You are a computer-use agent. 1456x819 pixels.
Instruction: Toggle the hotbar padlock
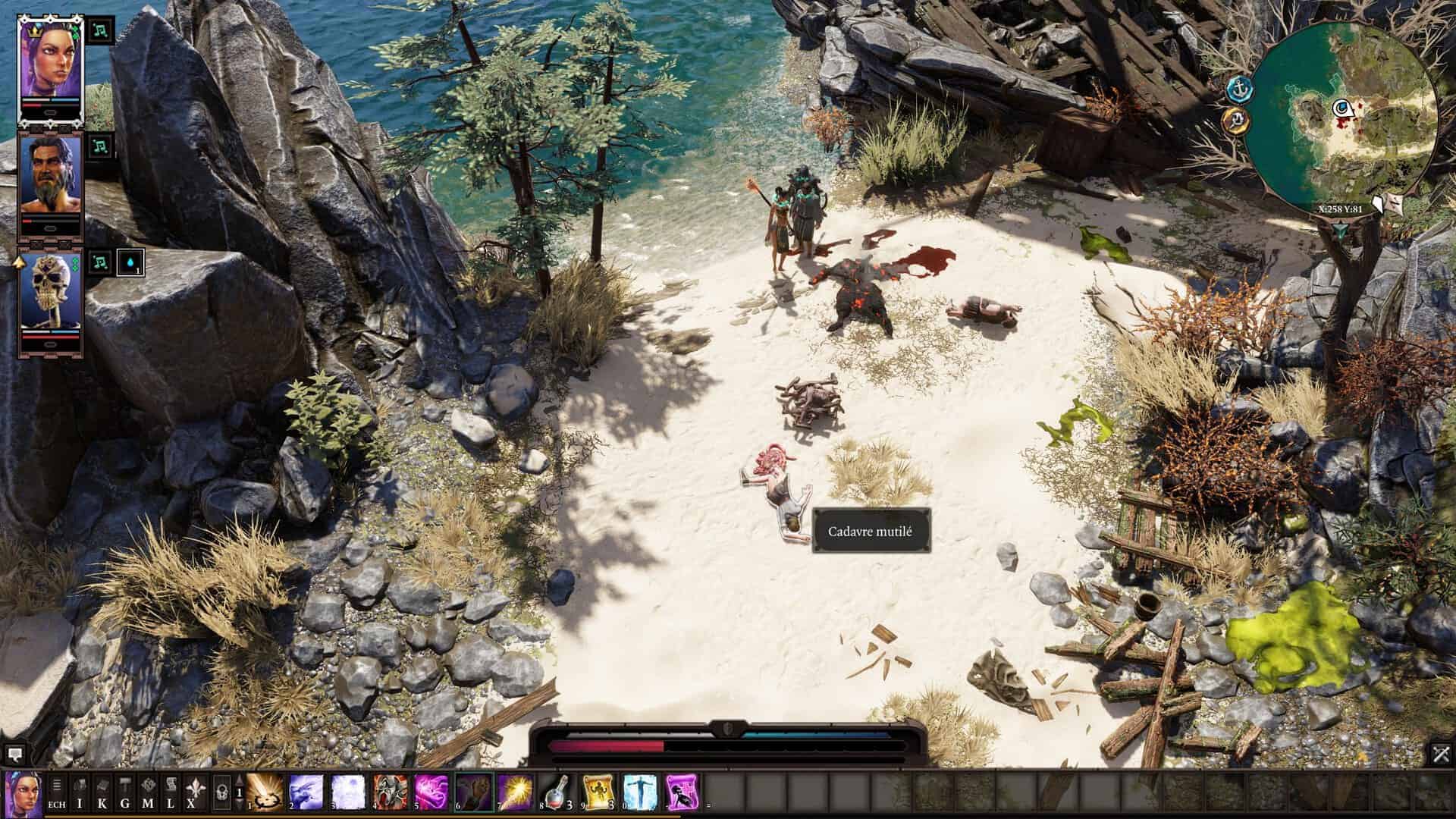[x=221, y=792]
